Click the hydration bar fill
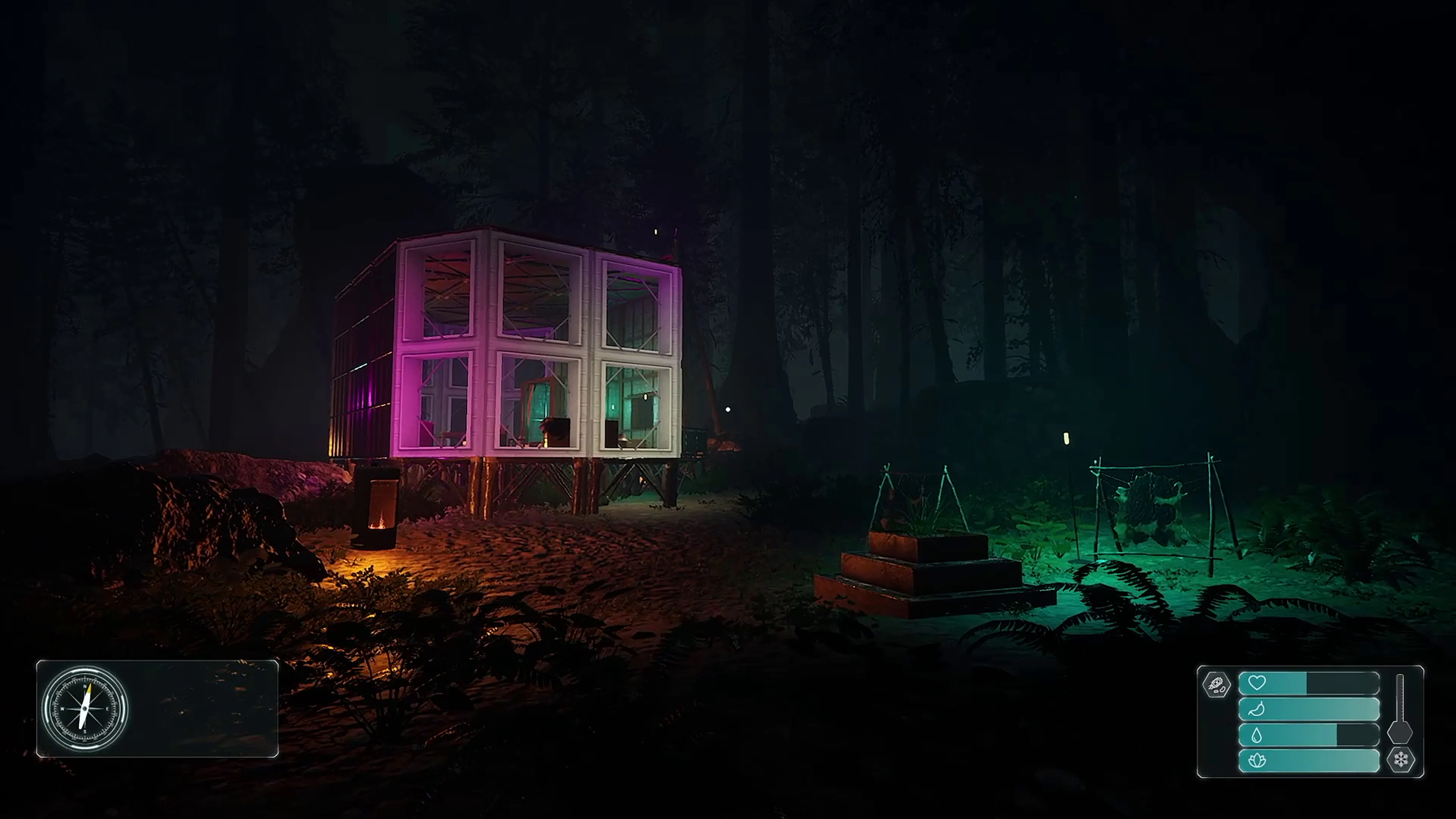1456x819 pixels. point(1289,735)
